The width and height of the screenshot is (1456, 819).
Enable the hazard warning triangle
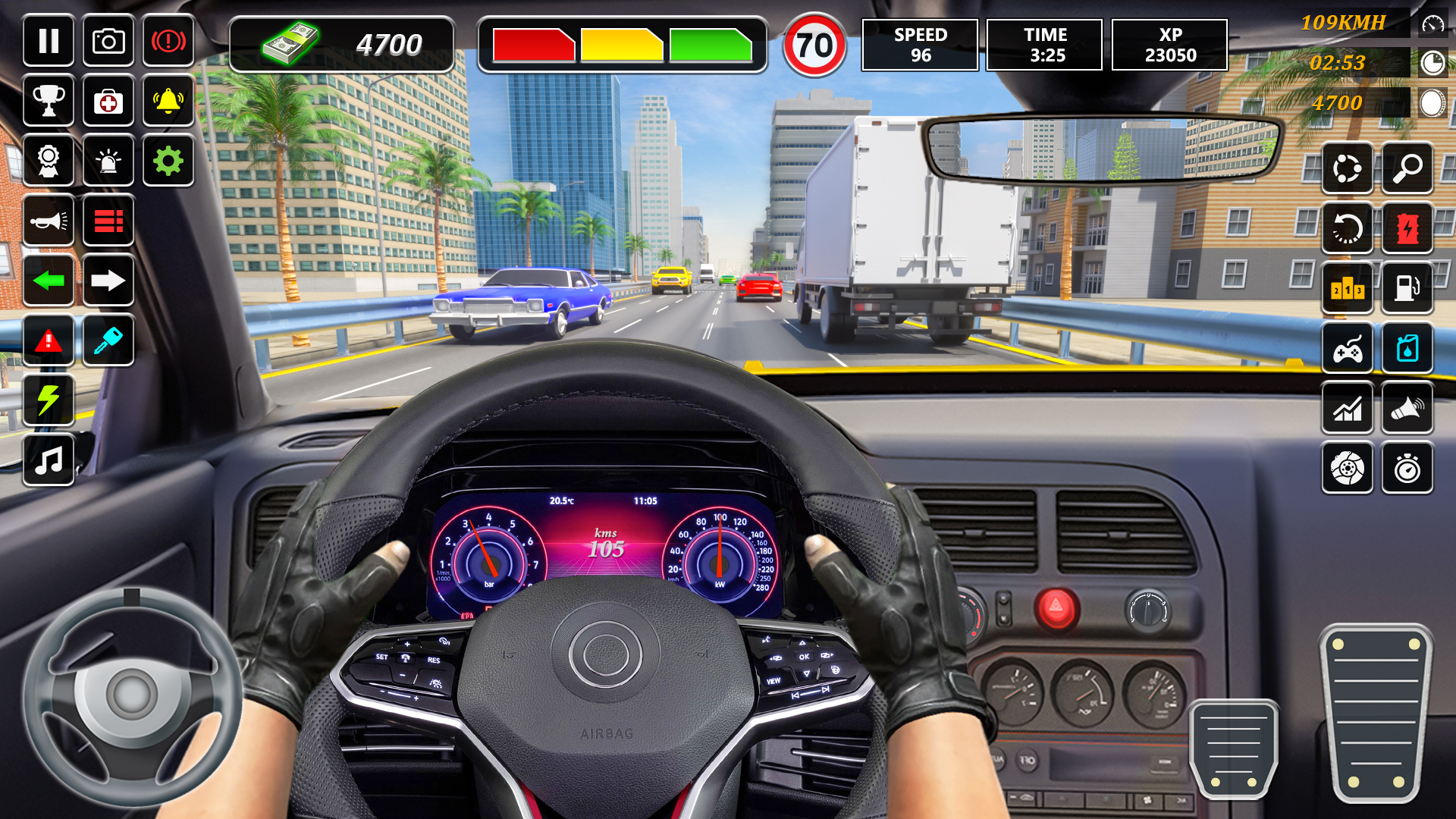[49, 340]
